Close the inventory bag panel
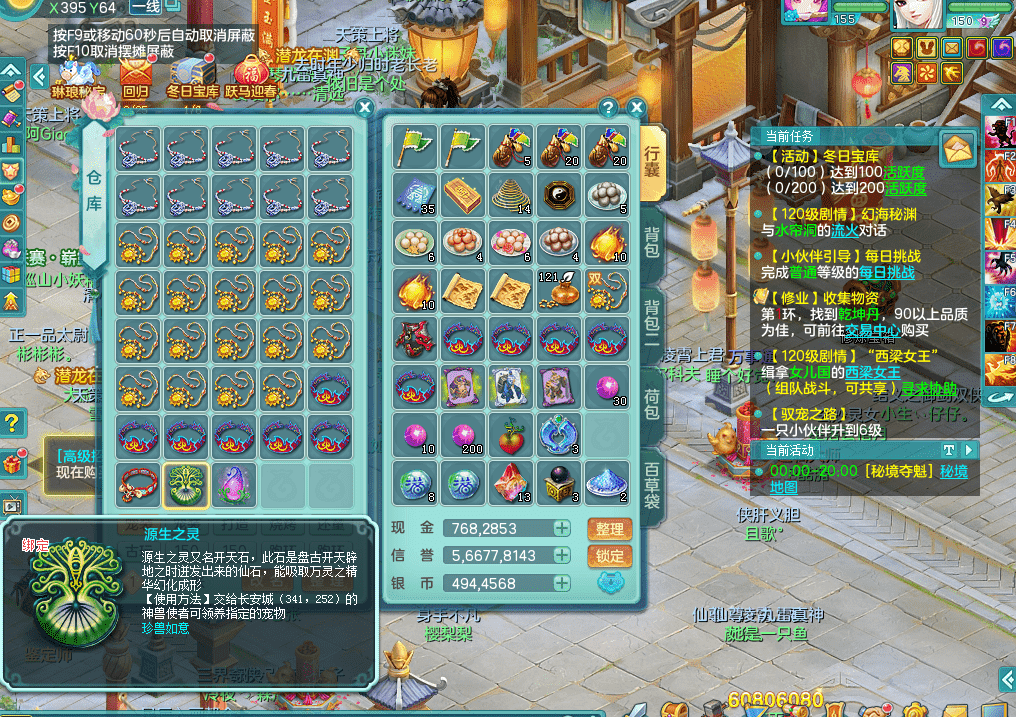Viewport: 1016px width, 717px height. coord(636,107)
